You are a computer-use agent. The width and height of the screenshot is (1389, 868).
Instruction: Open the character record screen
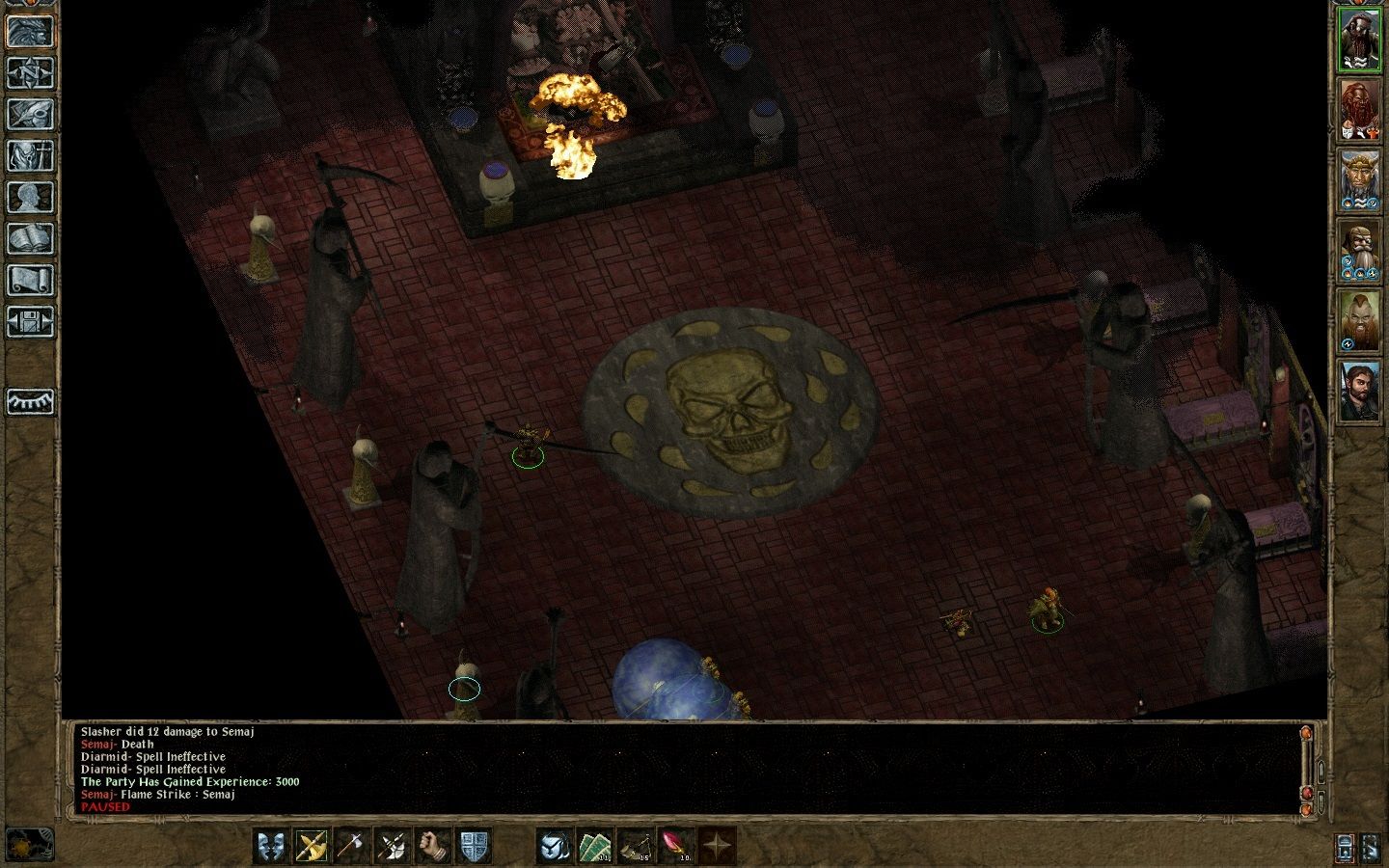point(30,197)
